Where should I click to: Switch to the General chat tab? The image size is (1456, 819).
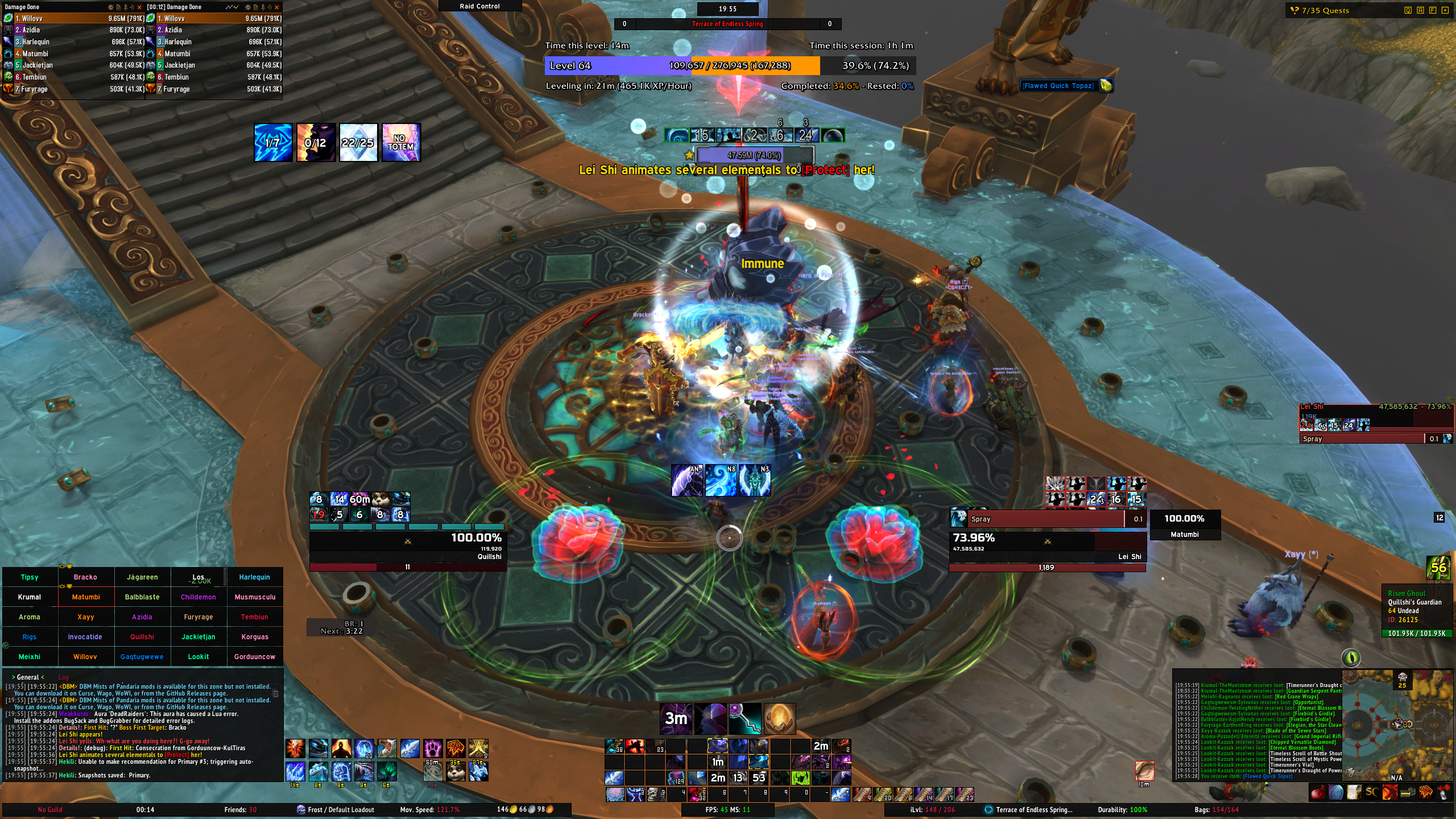[27, 677]
